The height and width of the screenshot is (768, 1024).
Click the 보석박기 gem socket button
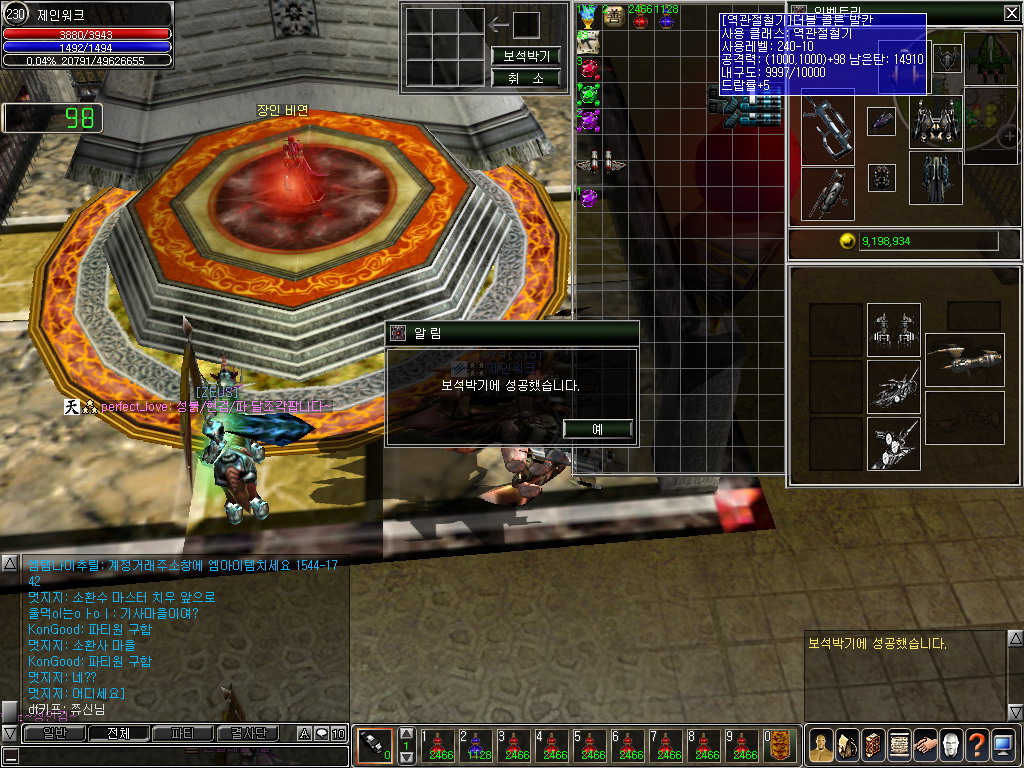[x=525, y=55]
